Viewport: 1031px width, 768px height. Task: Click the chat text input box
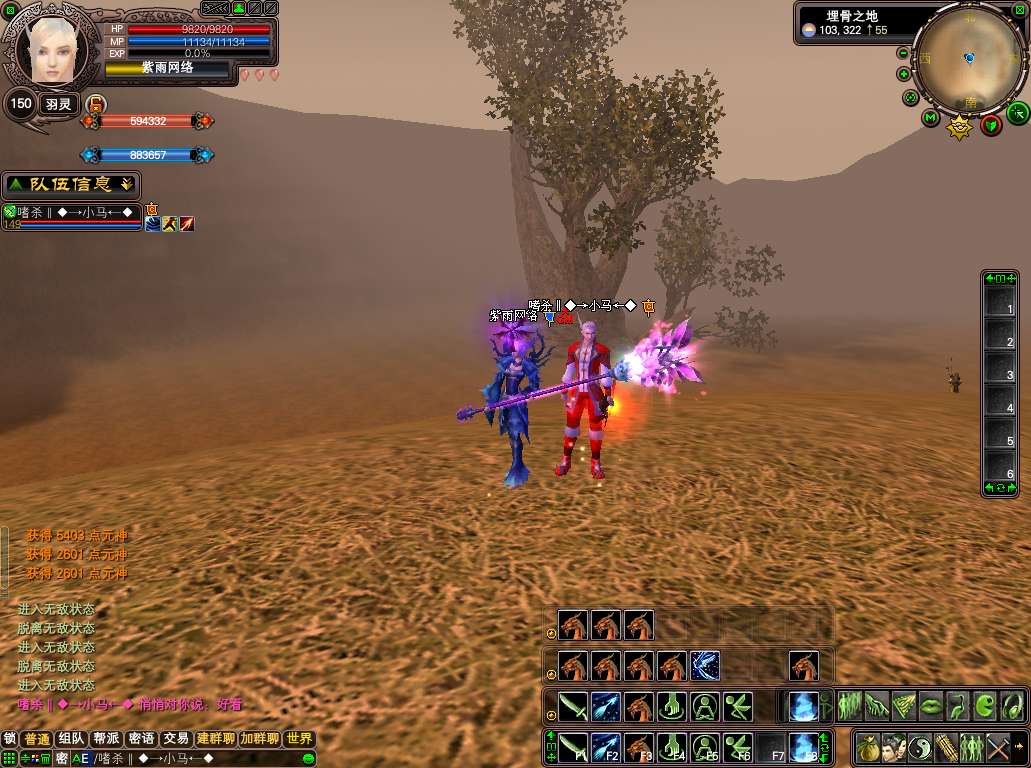(200, 759)
